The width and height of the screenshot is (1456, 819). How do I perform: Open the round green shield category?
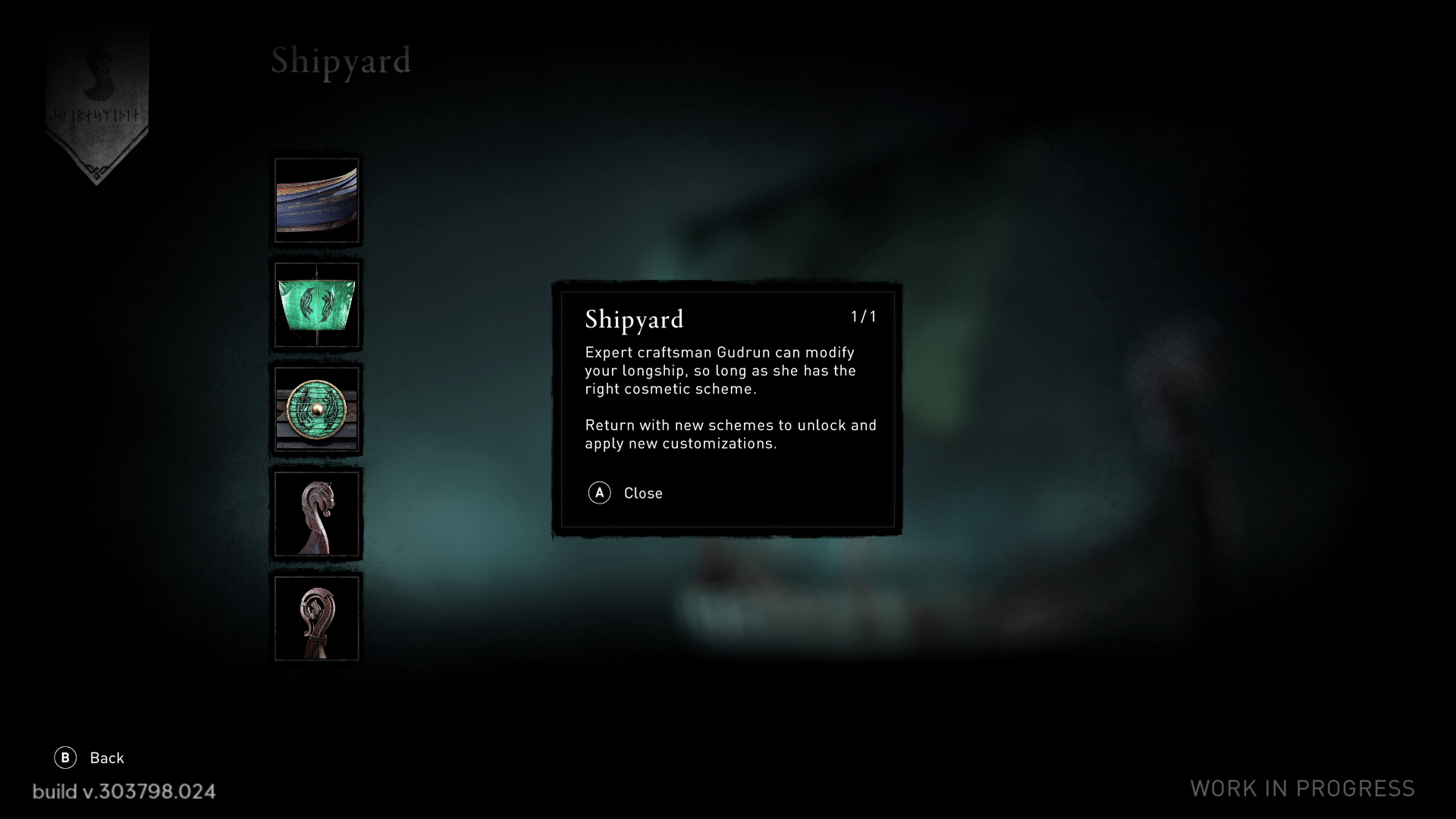click(317, 409)
